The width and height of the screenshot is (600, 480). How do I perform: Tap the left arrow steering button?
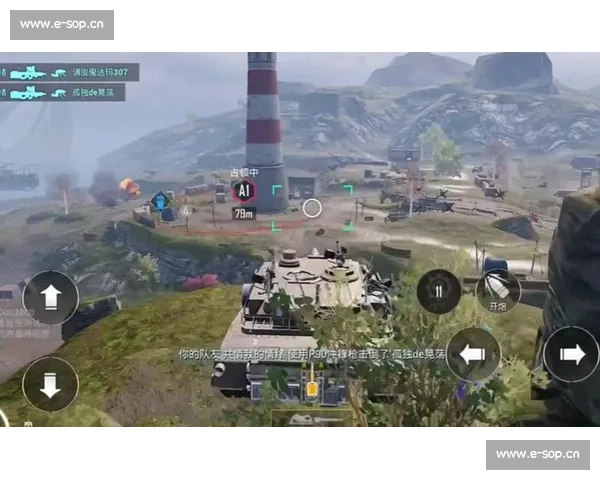click(x=472, y=353)
